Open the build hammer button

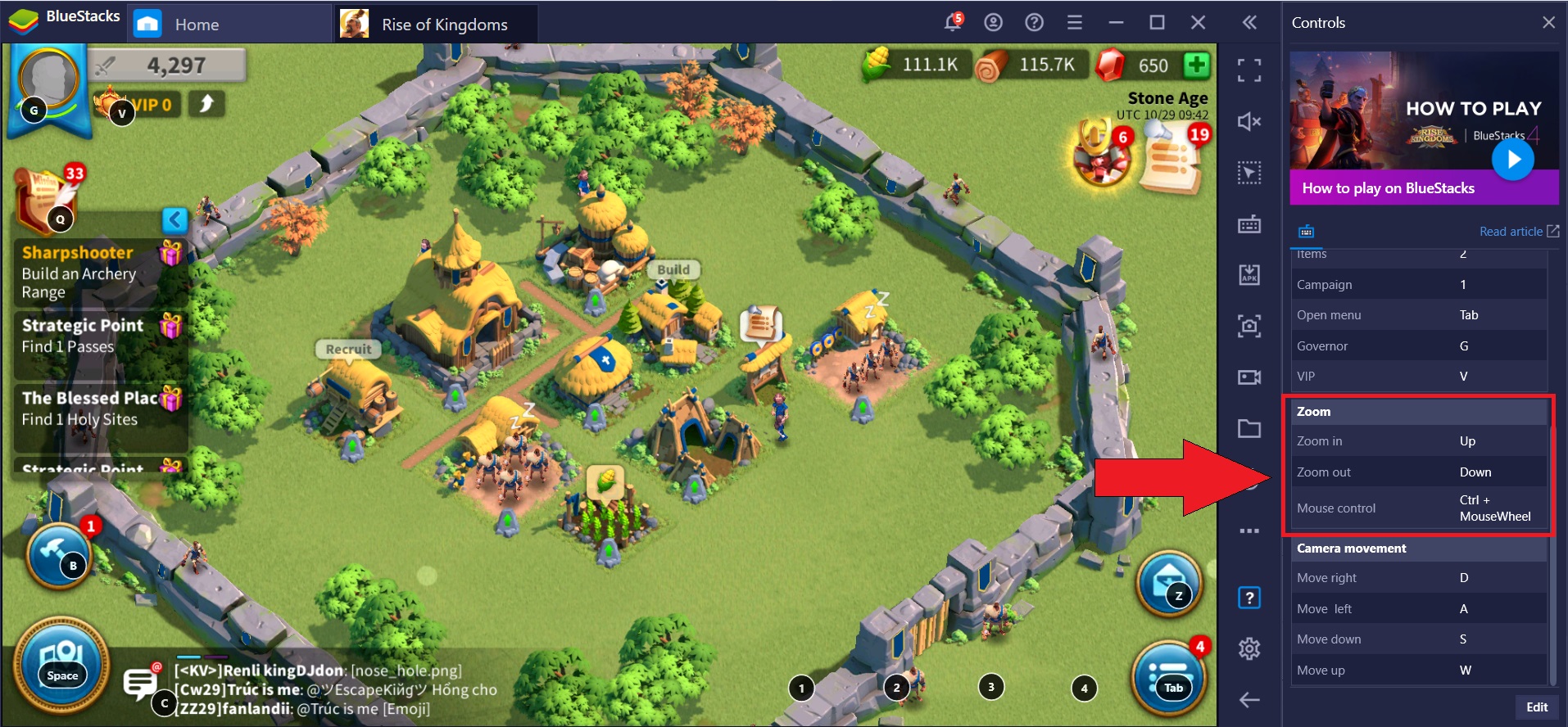pyautogui.click(x=59, y=556)
